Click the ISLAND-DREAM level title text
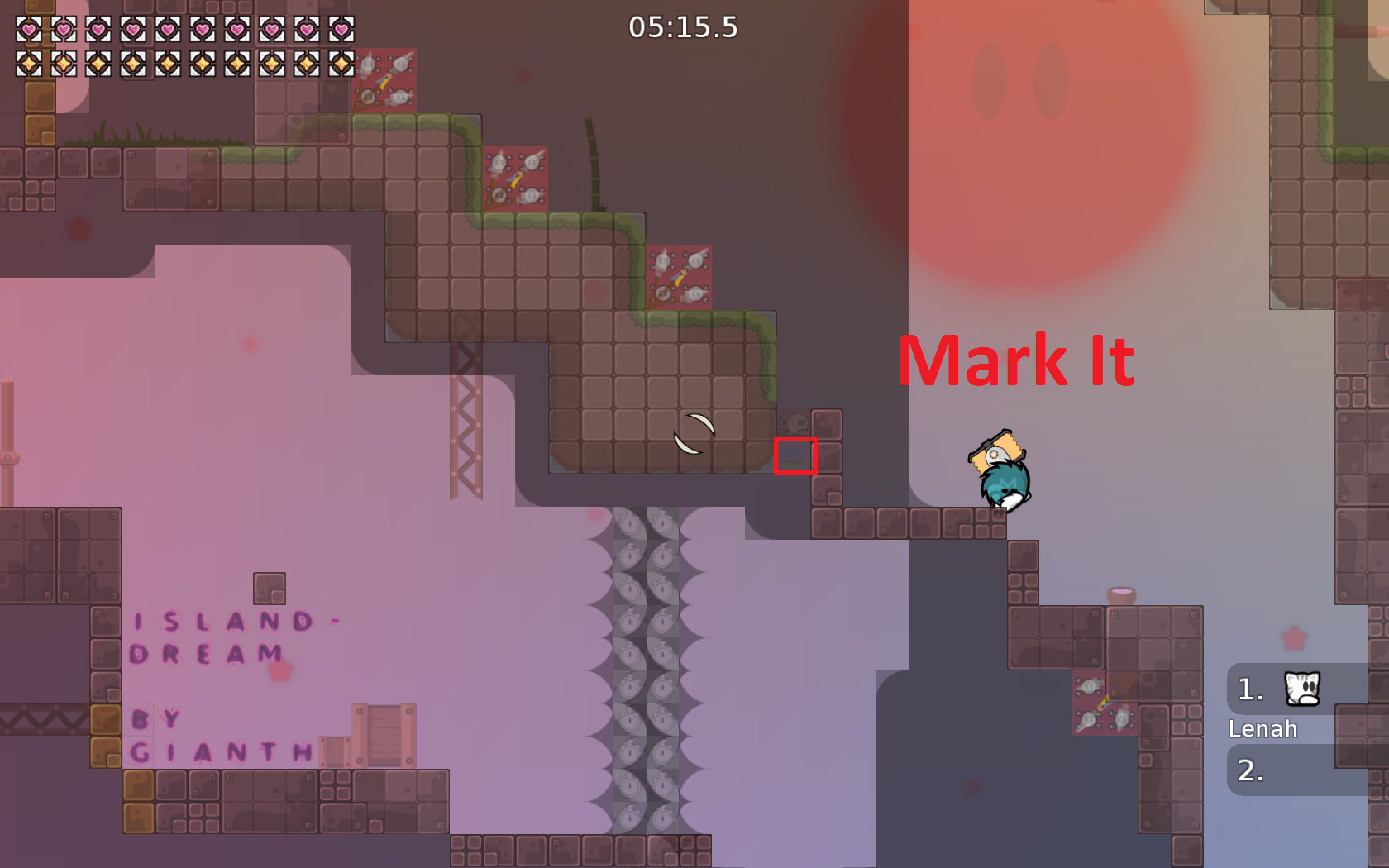Image resolution: width=1389 pixels, height=868 pixels. (x=236, y=637)
